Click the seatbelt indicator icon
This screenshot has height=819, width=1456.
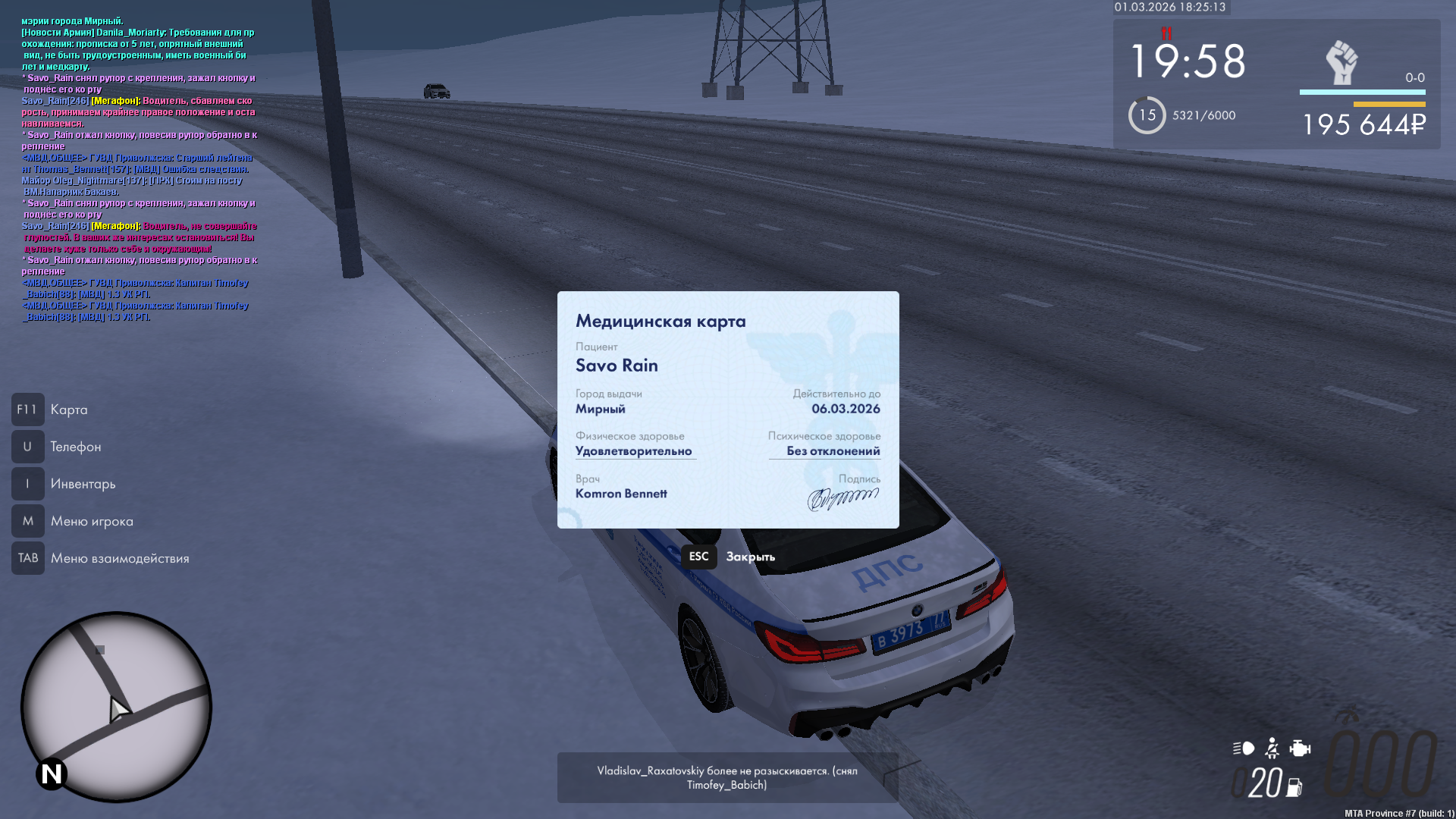(1272, 748)
